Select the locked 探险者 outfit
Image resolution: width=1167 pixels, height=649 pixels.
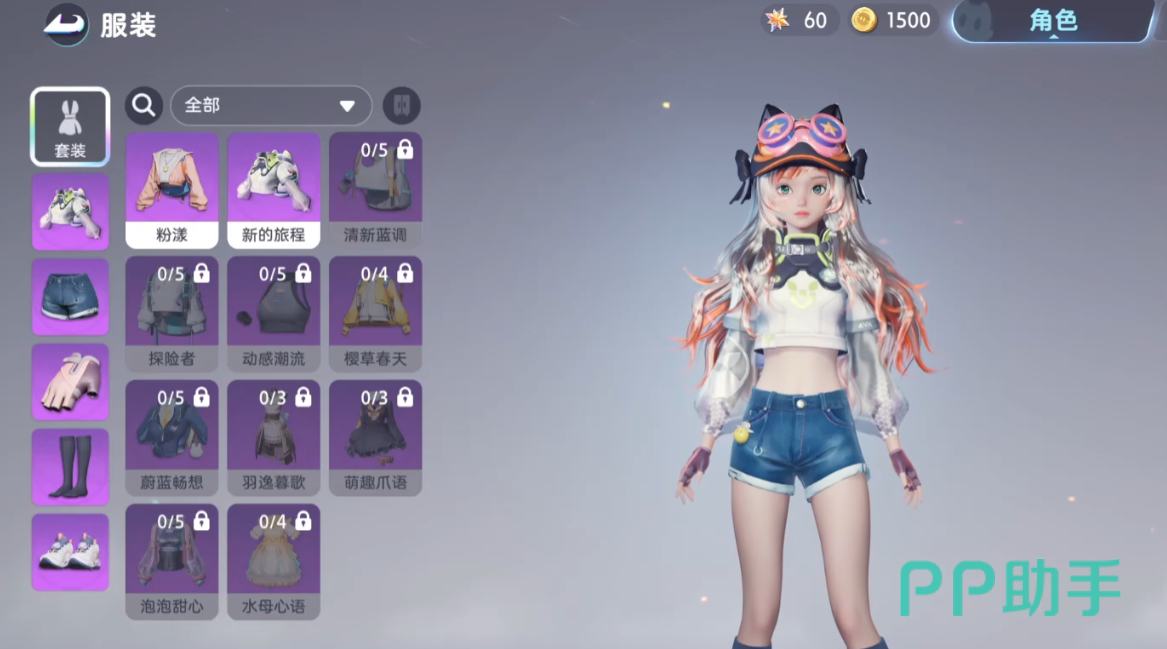[x=172, y=314]
